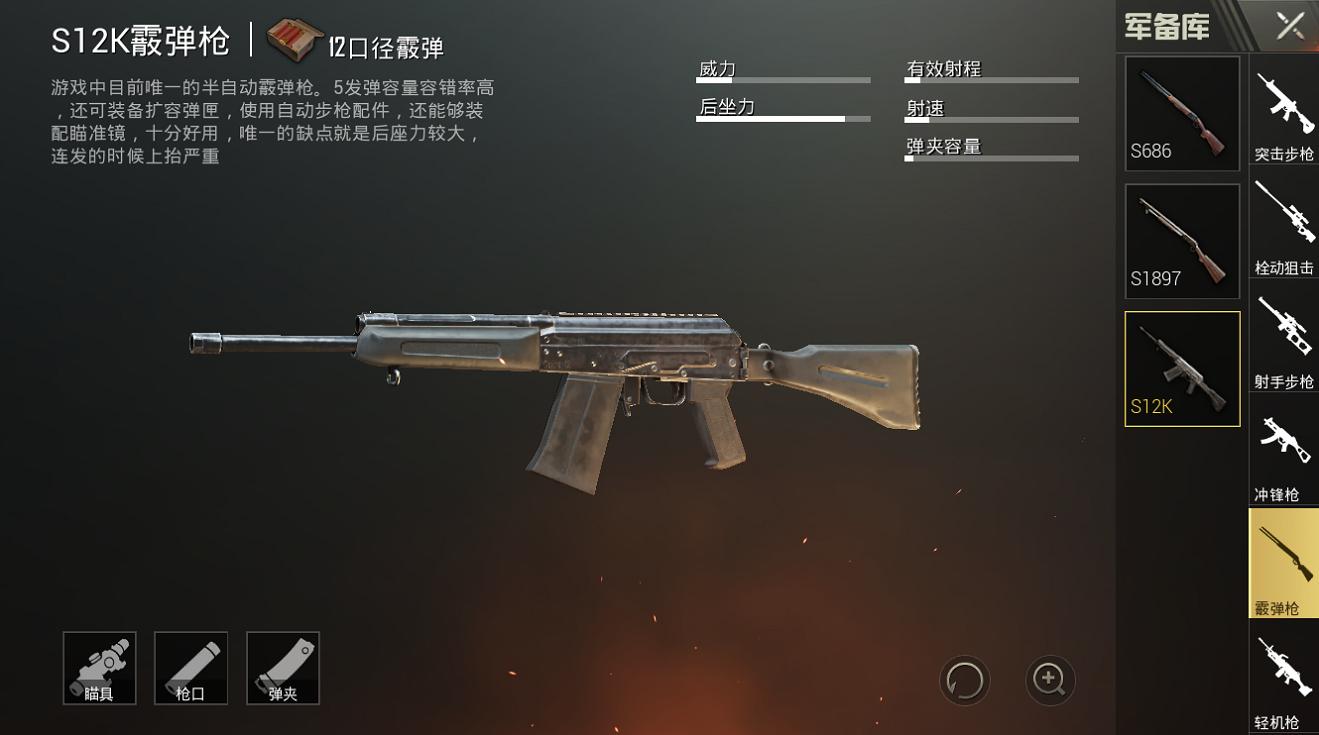Open the 轻机枪 light machine gun category

point(1284,680)
